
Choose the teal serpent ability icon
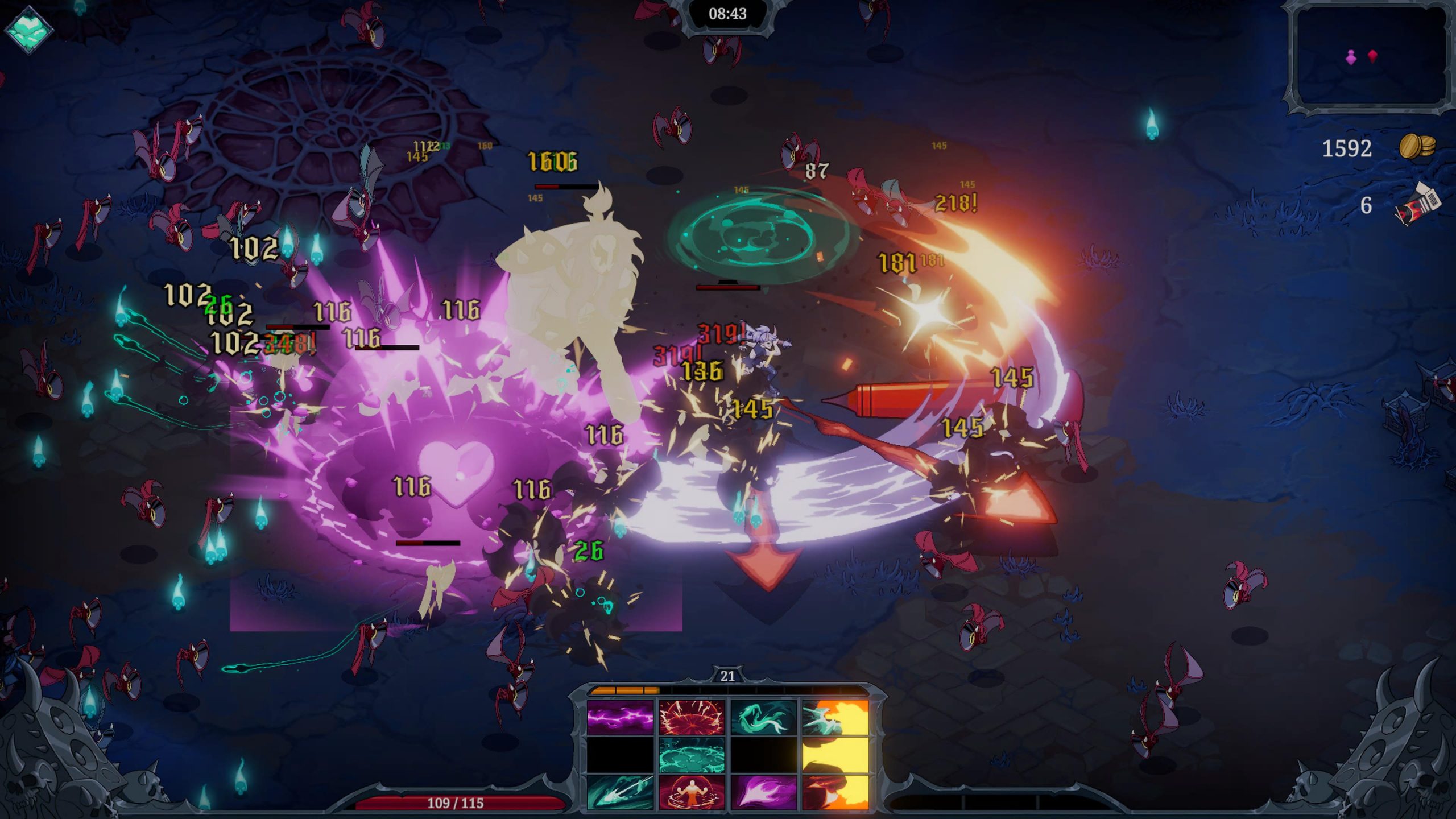tap(763, 717)
